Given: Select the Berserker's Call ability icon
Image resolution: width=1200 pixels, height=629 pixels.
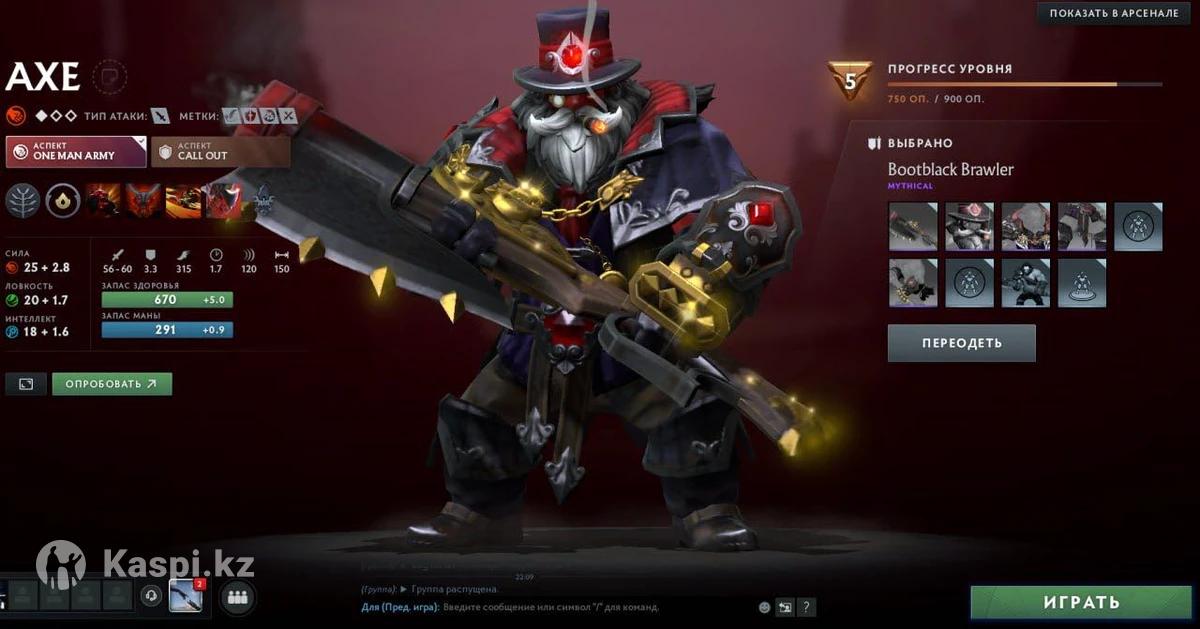Looking at the screenshot, I should 102,200.
